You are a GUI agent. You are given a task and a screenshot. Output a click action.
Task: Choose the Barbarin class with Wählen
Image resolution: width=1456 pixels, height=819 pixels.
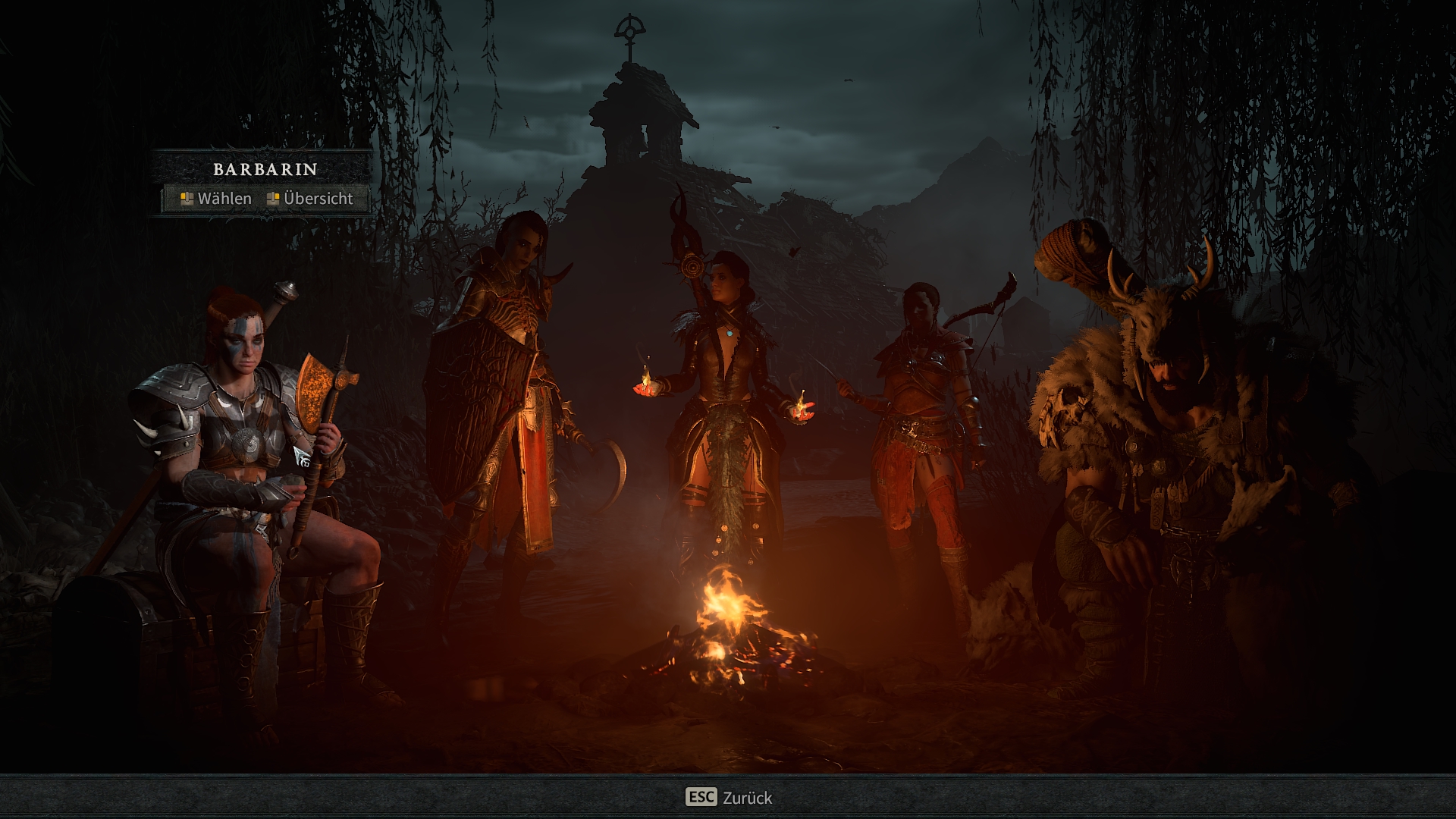point(217,199)
